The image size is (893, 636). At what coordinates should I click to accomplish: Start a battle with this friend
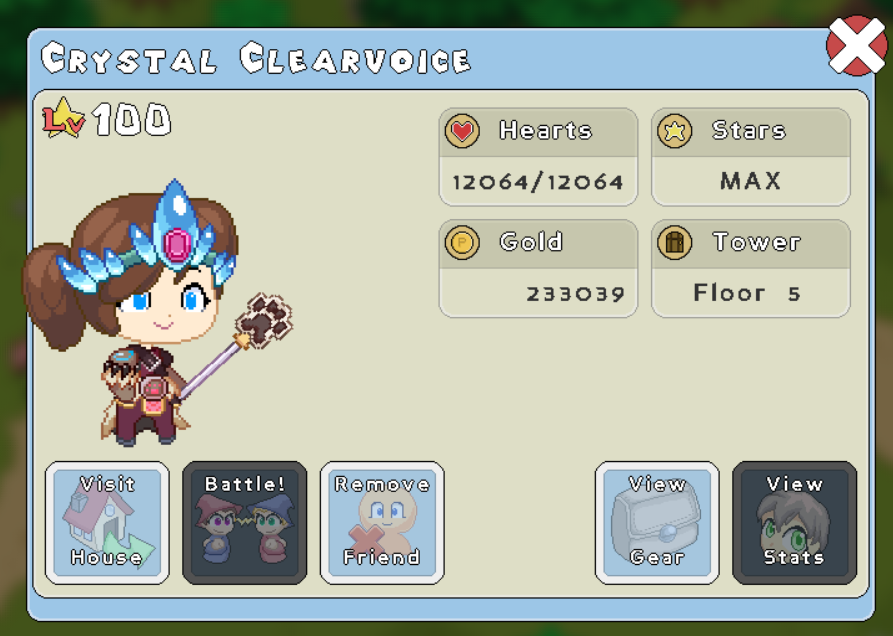245,522
